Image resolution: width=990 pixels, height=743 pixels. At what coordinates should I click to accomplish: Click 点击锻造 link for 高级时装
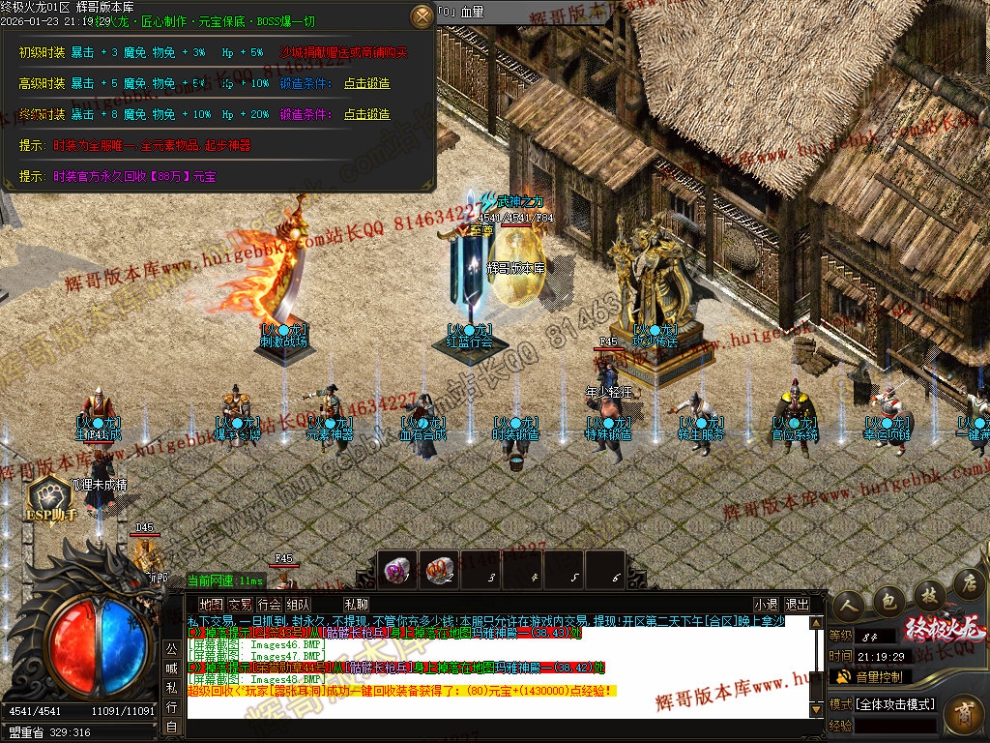click(x=367, y=83)
